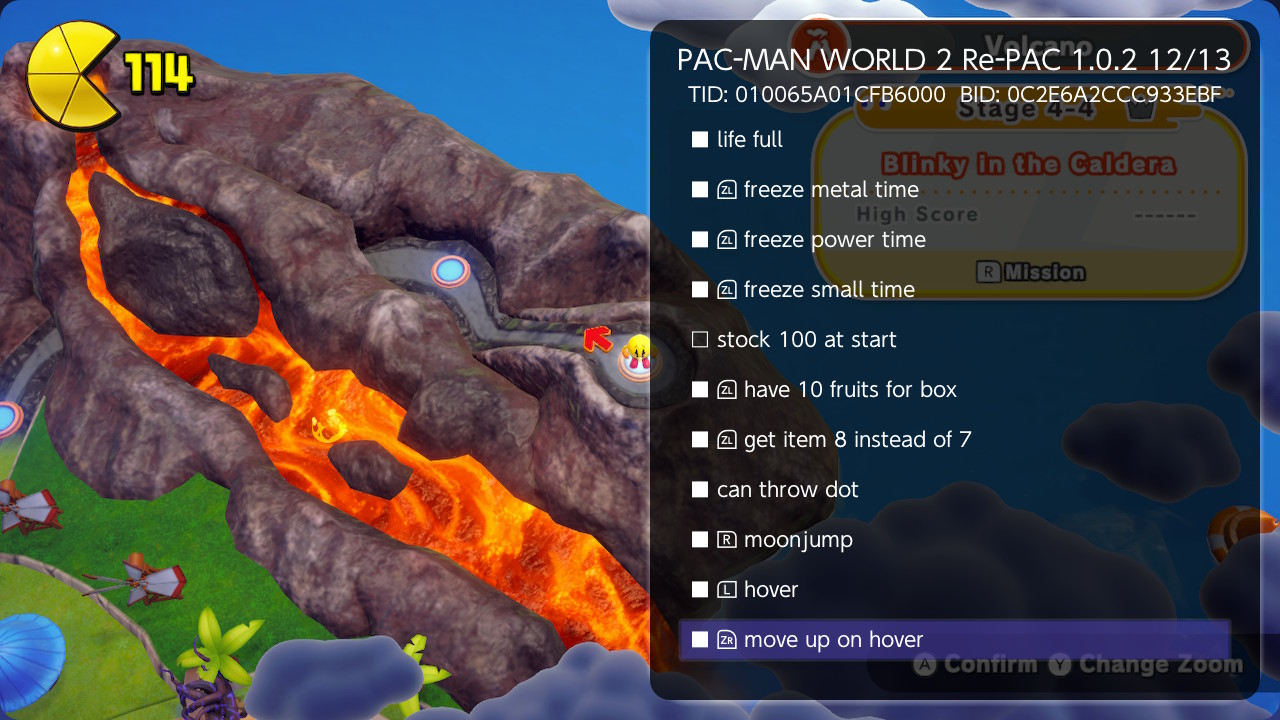Toggle the 'can throw dot' cheat

[700, 490]
